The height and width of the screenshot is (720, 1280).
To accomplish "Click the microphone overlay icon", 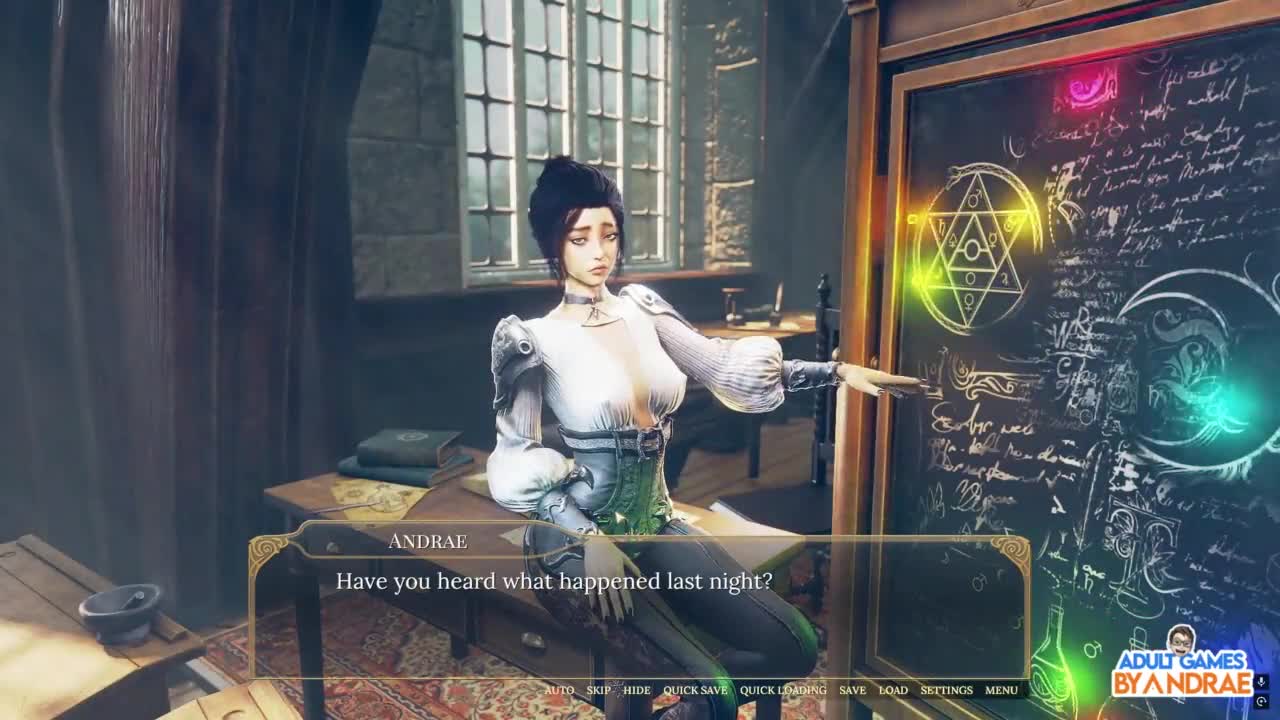I will click(1261, 682).
